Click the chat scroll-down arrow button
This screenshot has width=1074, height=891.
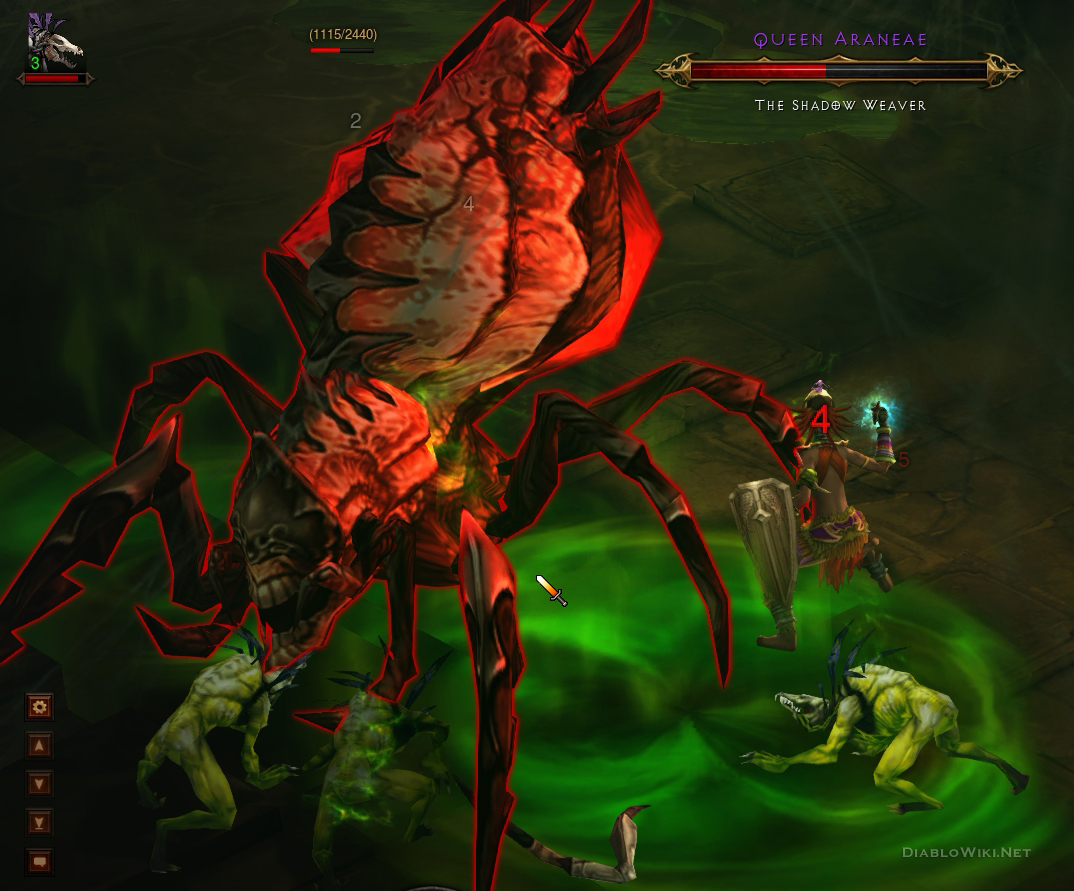pos(39,784)
